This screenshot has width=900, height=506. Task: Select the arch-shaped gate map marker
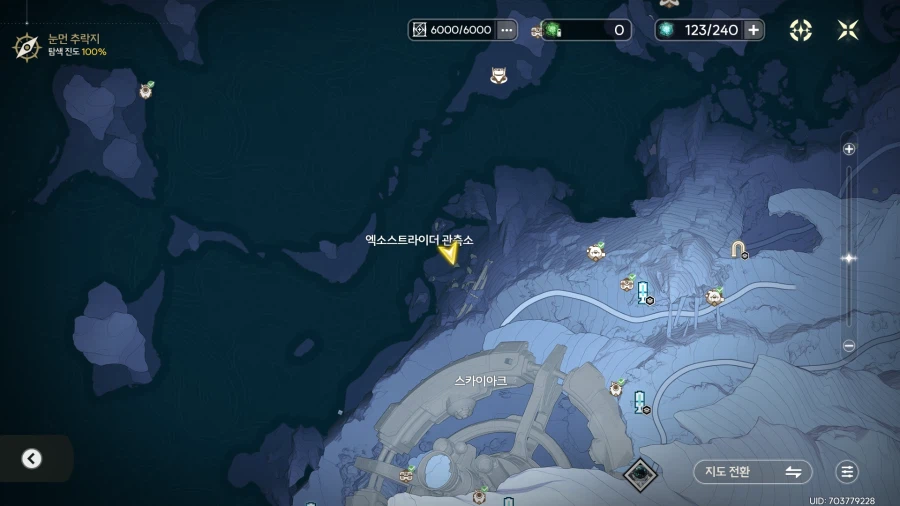pyautogui.click(x=738, y=248)
